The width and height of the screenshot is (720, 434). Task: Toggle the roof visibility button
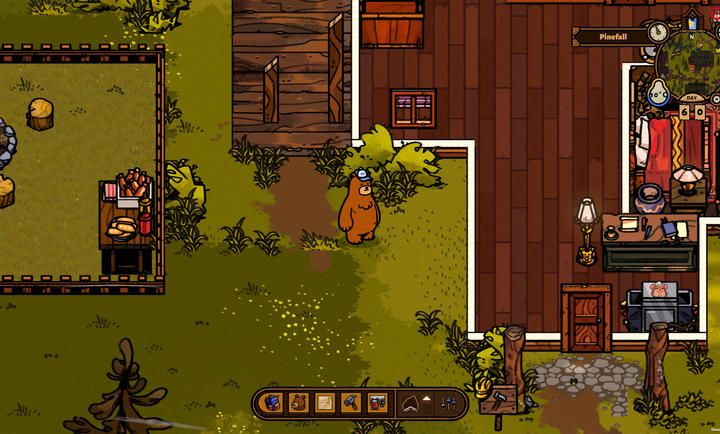coord(412,403)
